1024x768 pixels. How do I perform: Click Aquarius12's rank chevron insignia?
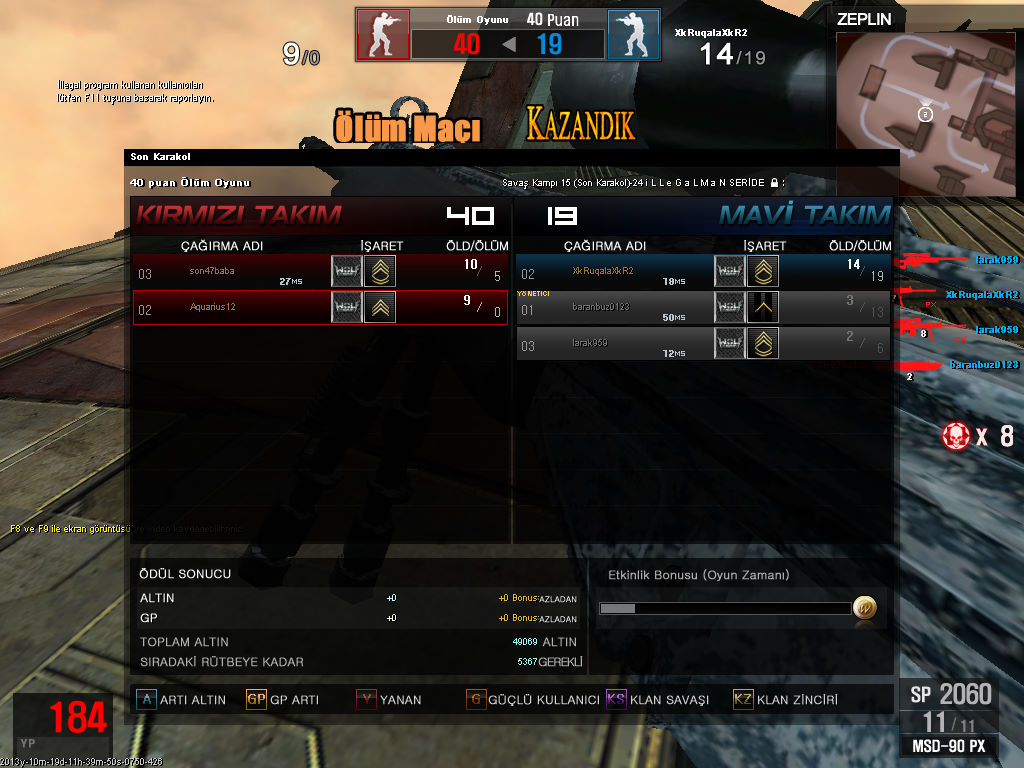pos(380,307)
